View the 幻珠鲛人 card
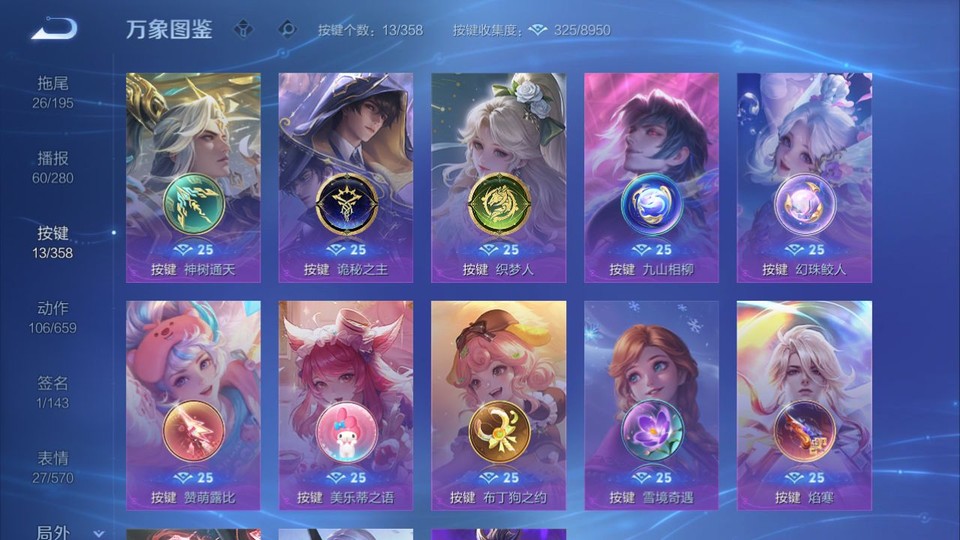Image resolution: width=960 pixels, height=540 pixels. click(x=804, y=177)
